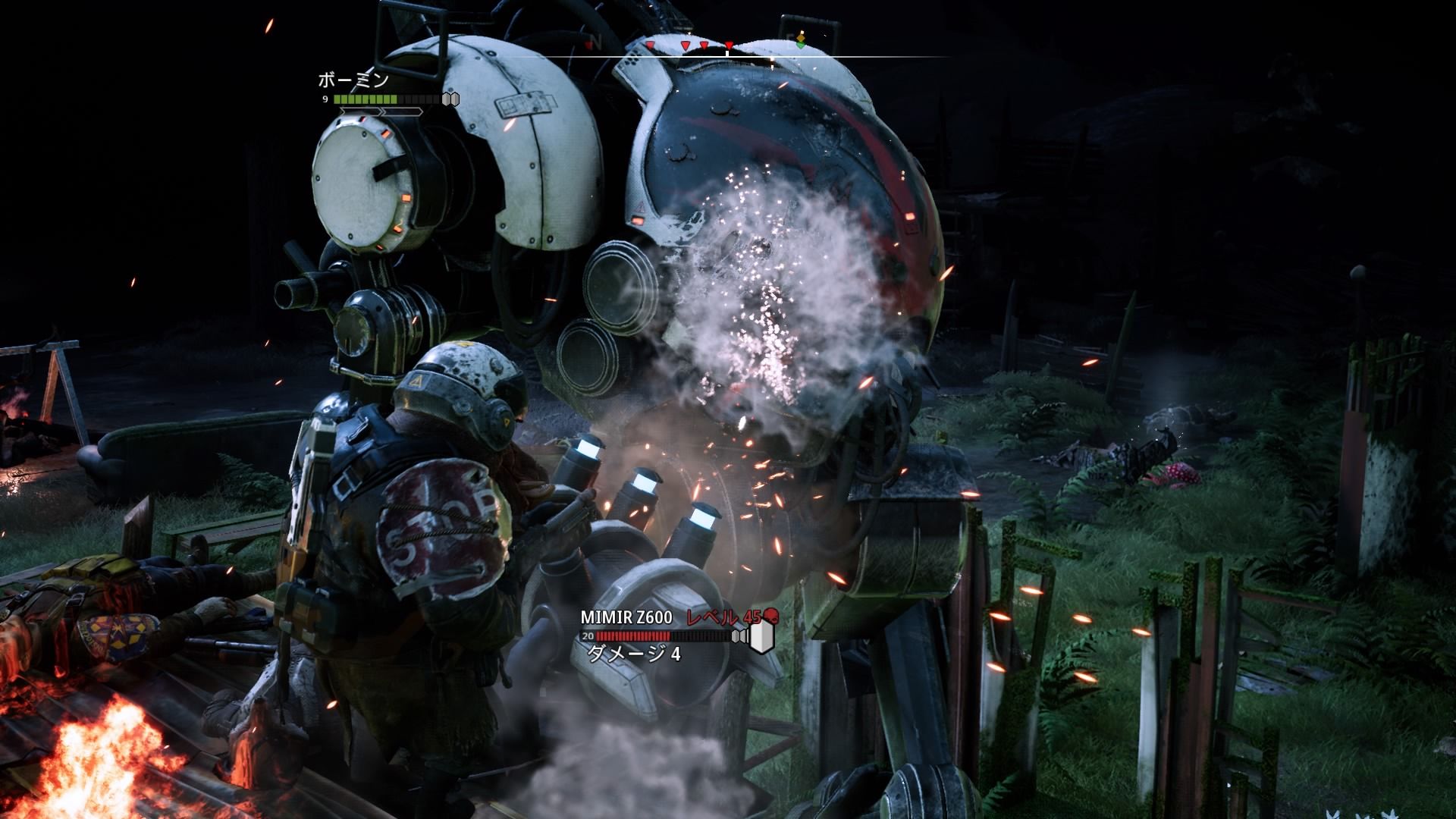Screen dimensions: 1456x819
Task: Select the ボーミン character nameplate
Action: click(353, 80)
